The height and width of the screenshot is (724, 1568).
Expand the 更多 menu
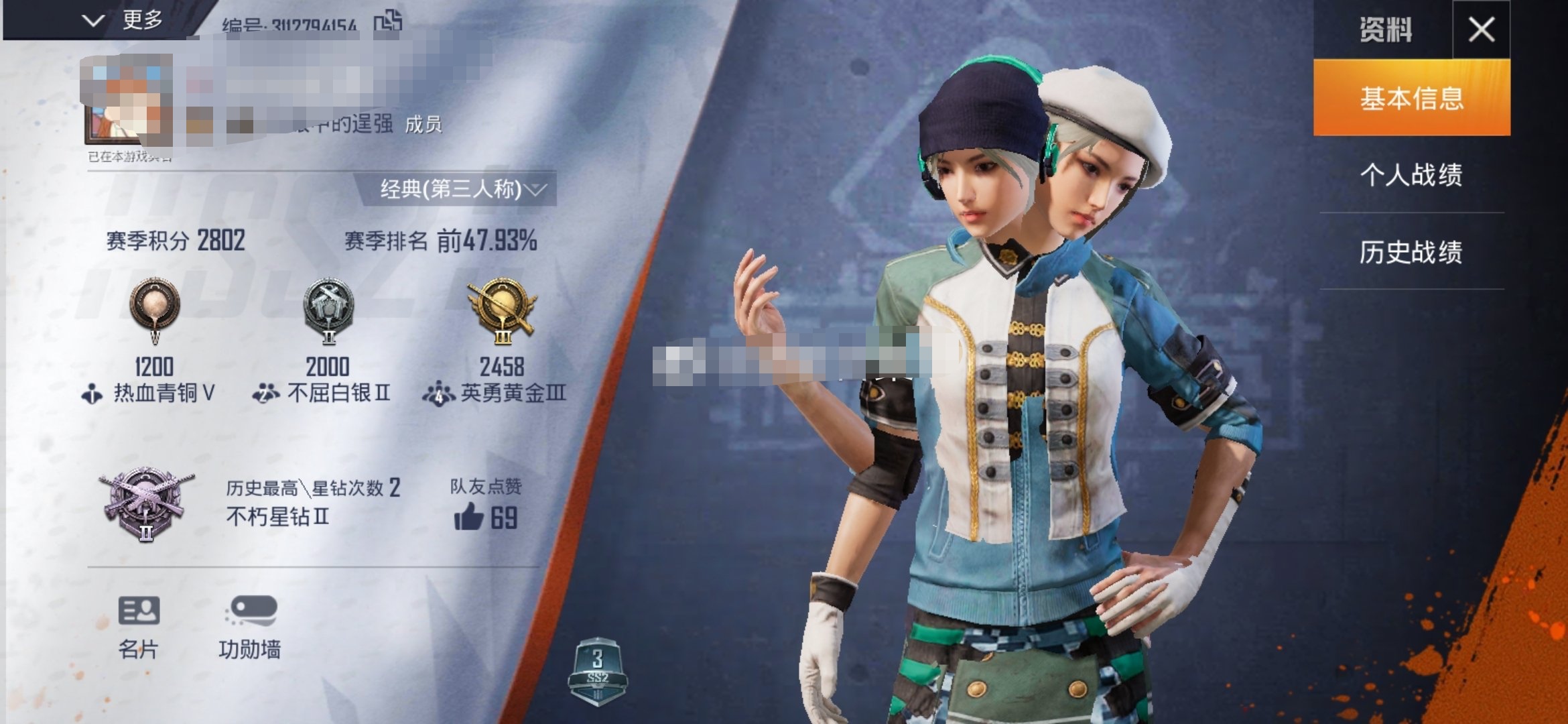coord(124,20)
